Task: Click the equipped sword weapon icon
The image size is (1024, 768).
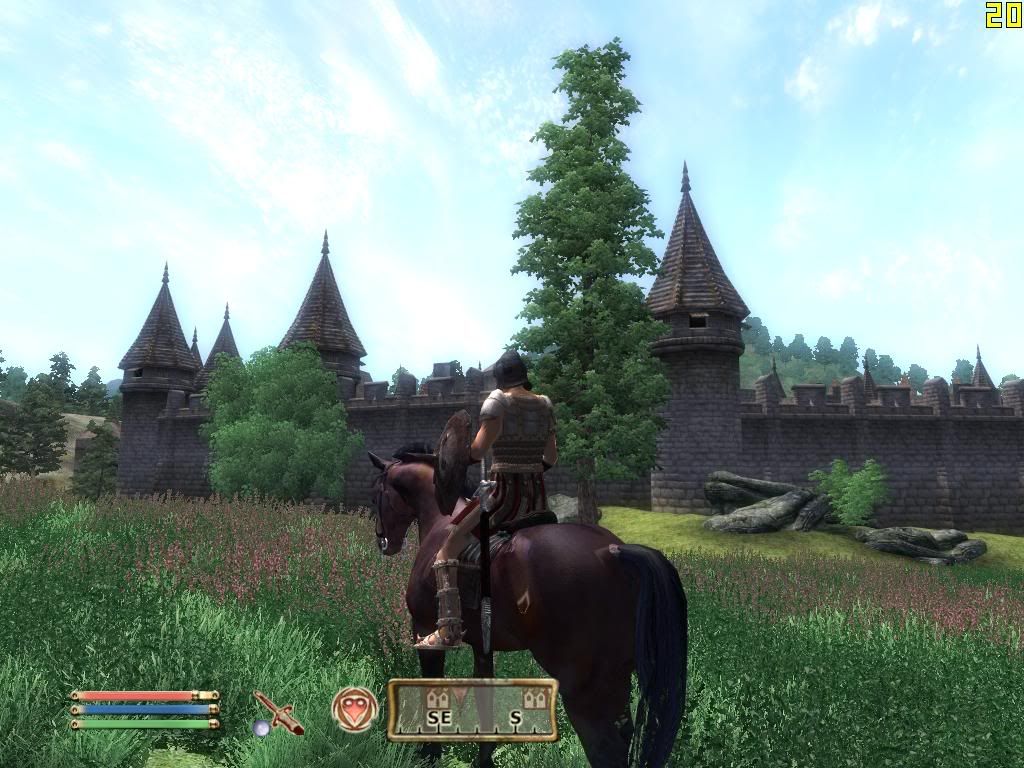Action: click(x=277, y=711)
